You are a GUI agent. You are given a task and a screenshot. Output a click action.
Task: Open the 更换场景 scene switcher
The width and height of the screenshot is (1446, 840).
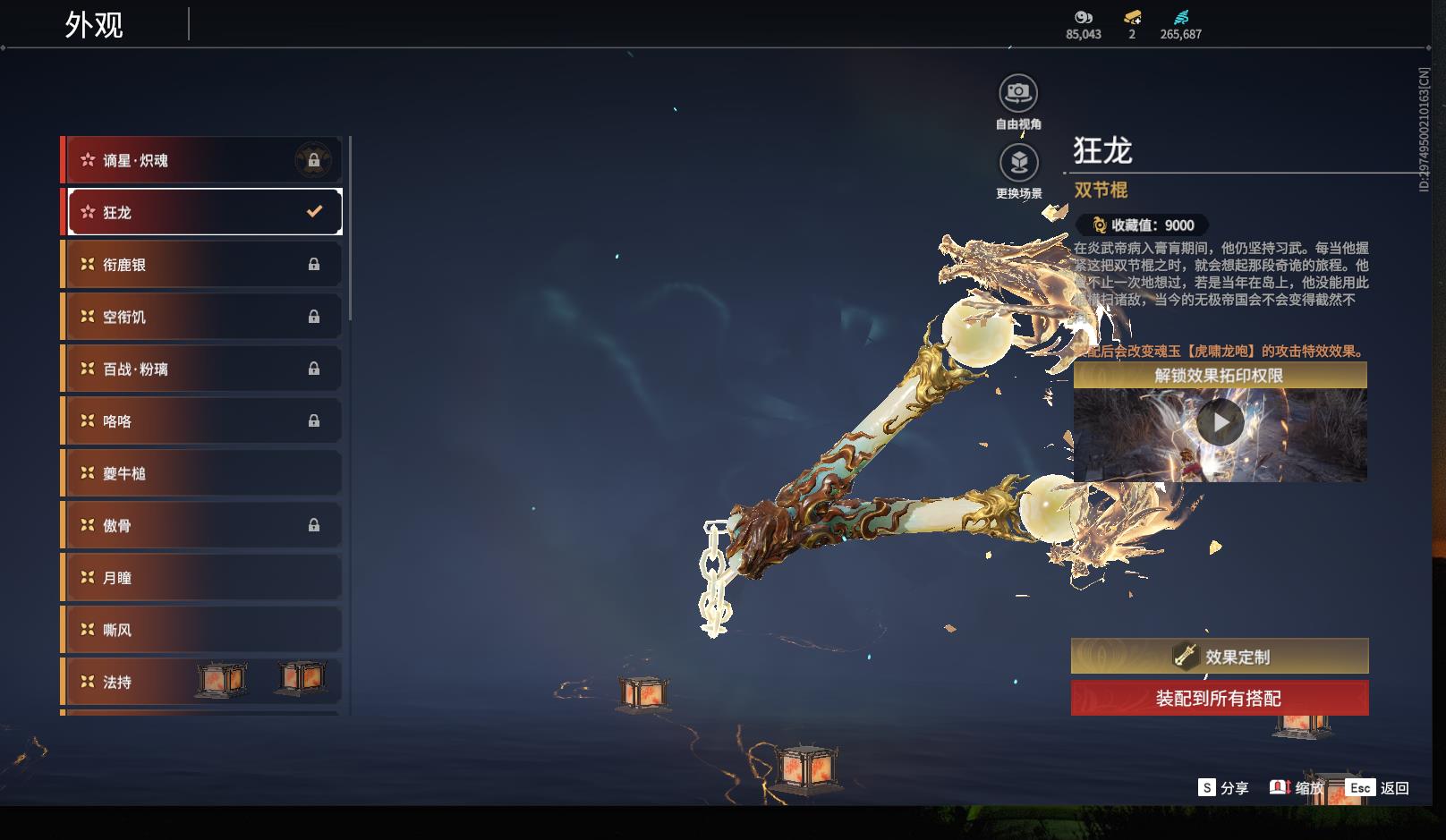1018,163
